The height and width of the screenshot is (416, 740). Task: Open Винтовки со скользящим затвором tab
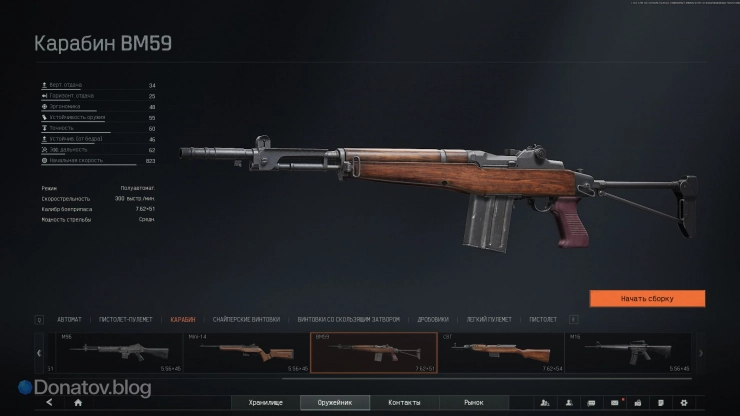click(x=349, y=320)
